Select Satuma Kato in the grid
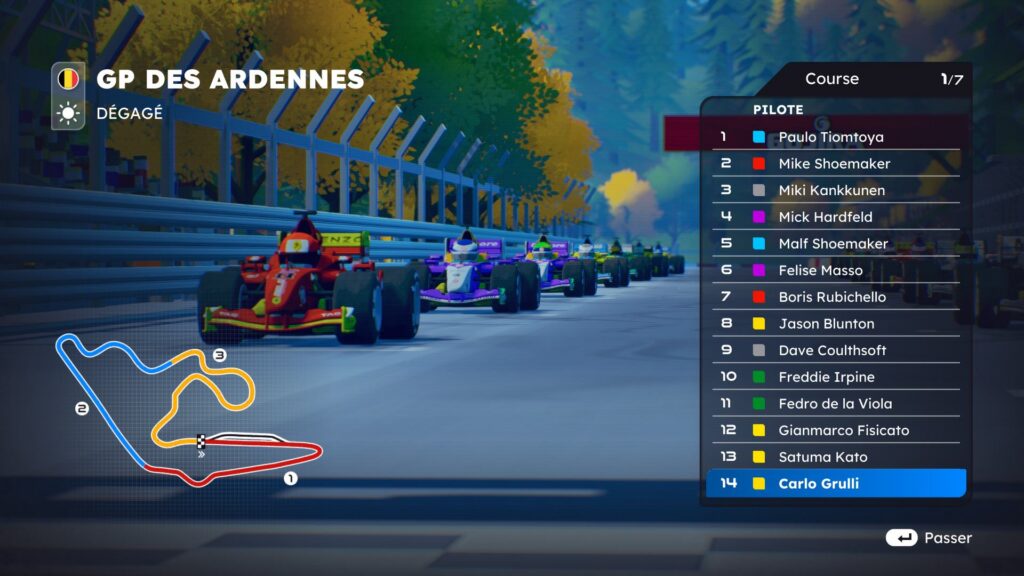The height and width of the screenshot is (576, 1024). point(835,457)
